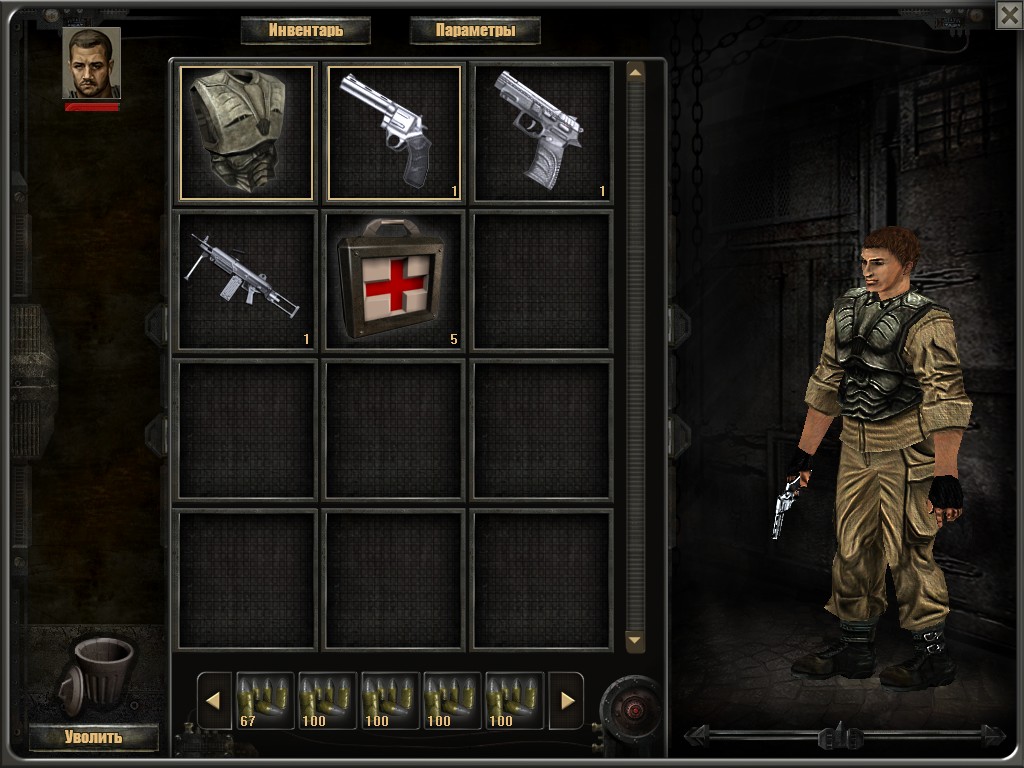Image resolution: width=1024 pixels, height=768 pixels.
Task: Click the round red-light button
Action: (x=632, y=709)
